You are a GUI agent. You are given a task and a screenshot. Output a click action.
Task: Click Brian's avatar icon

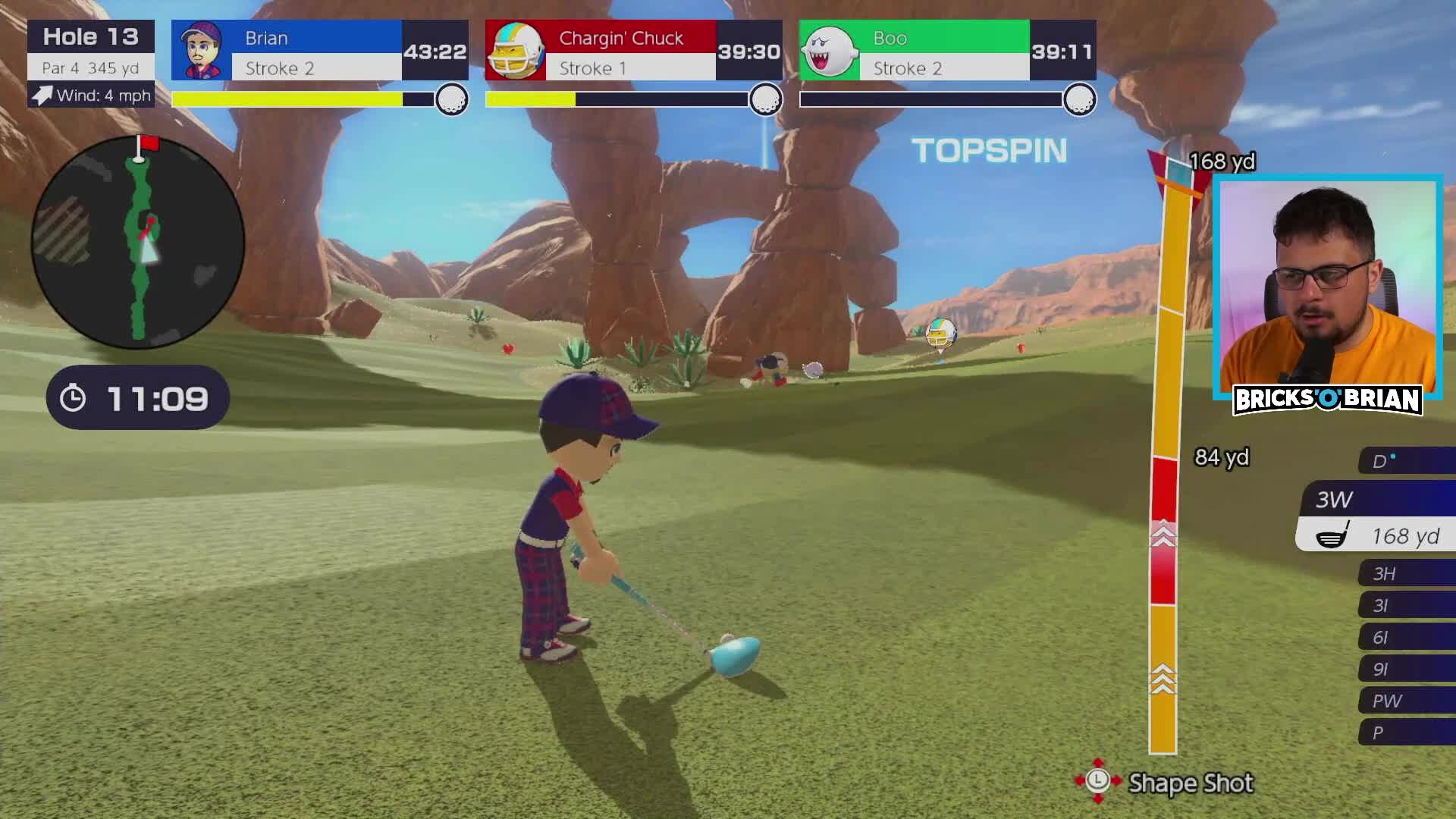coord(202,50)
